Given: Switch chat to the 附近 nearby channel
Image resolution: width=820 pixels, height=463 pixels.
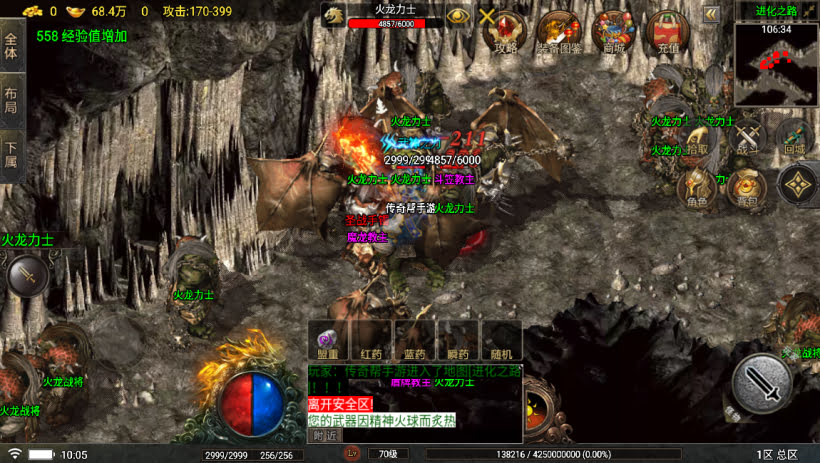Looking at the screenshot, I should point(324,435).
